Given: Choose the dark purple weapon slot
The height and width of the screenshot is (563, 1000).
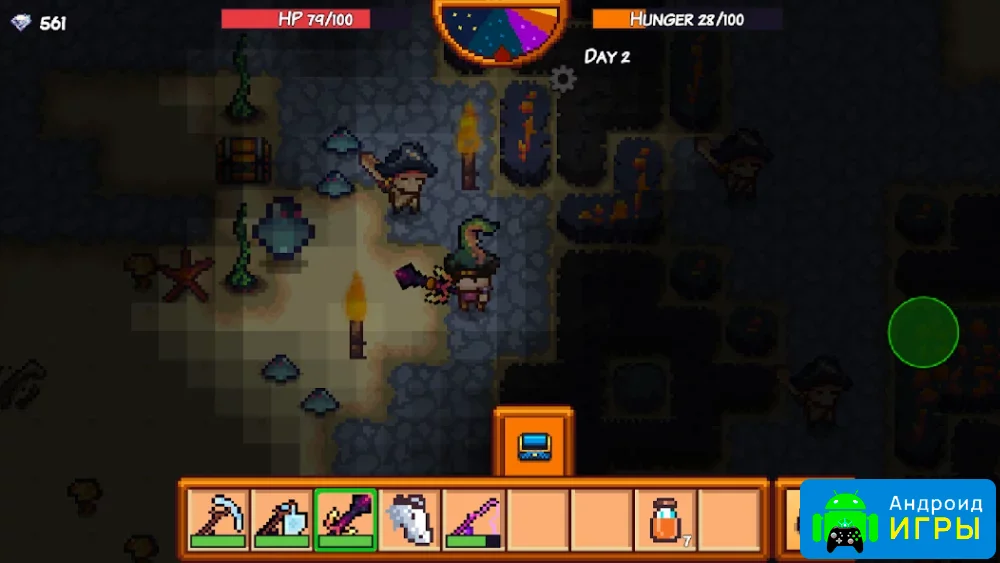Looking at the screenshot, I should tap(345, 519).
